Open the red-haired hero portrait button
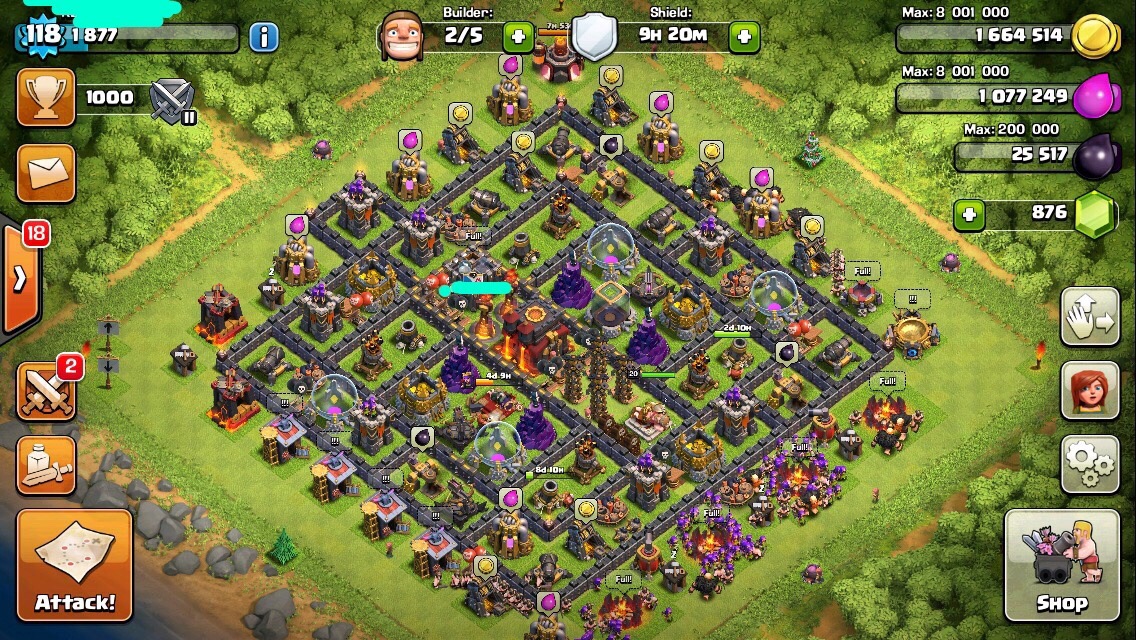The height and width of the screenshot is (640, 1136). [x=1089, y=390]
